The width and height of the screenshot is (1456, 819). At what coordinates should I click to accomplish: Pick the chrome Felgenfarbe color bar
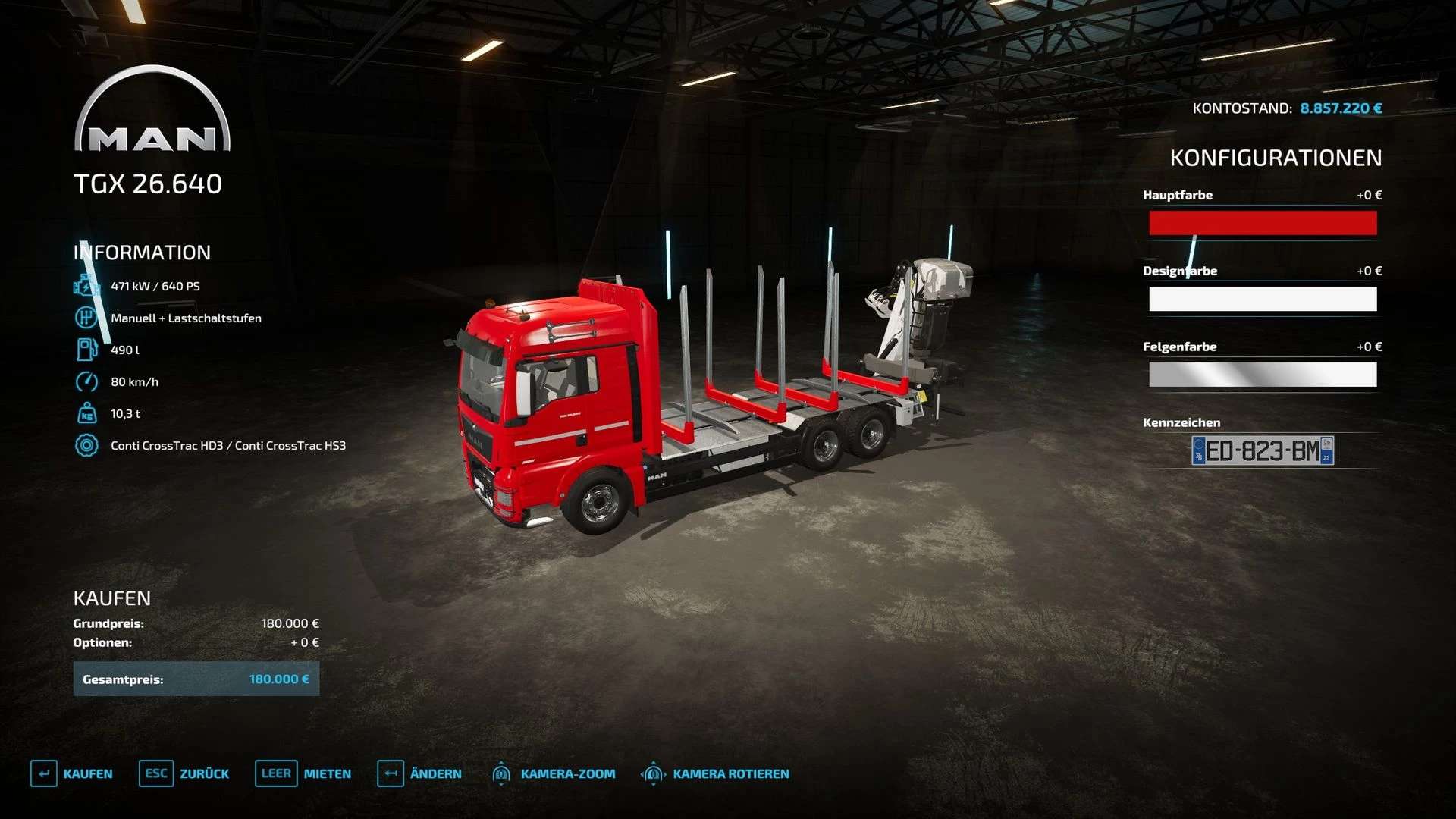(x=1263, y=375)
